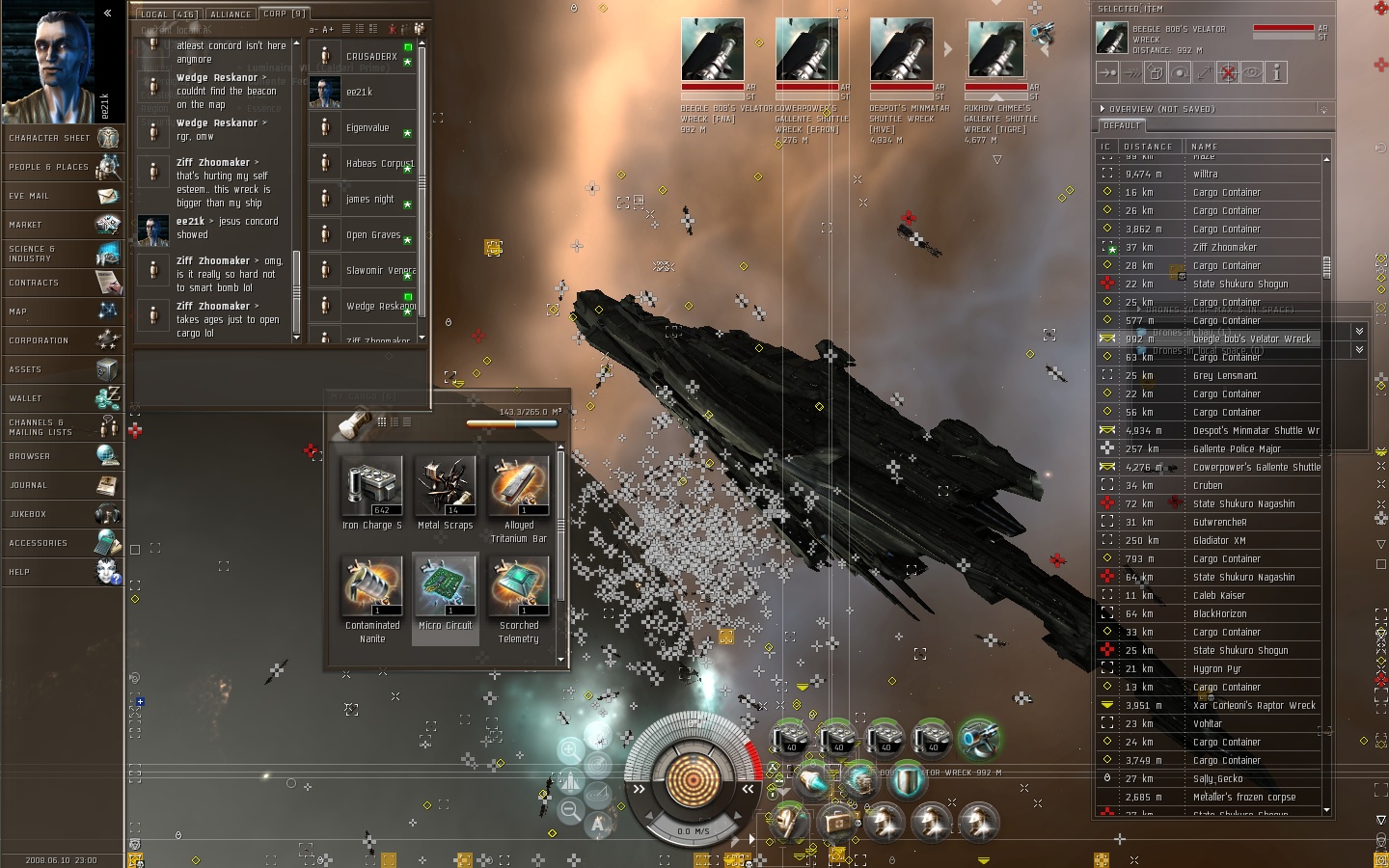Open the Wallet panel
The height and width of the screenshot is (868, 1389).
point(63,398)
